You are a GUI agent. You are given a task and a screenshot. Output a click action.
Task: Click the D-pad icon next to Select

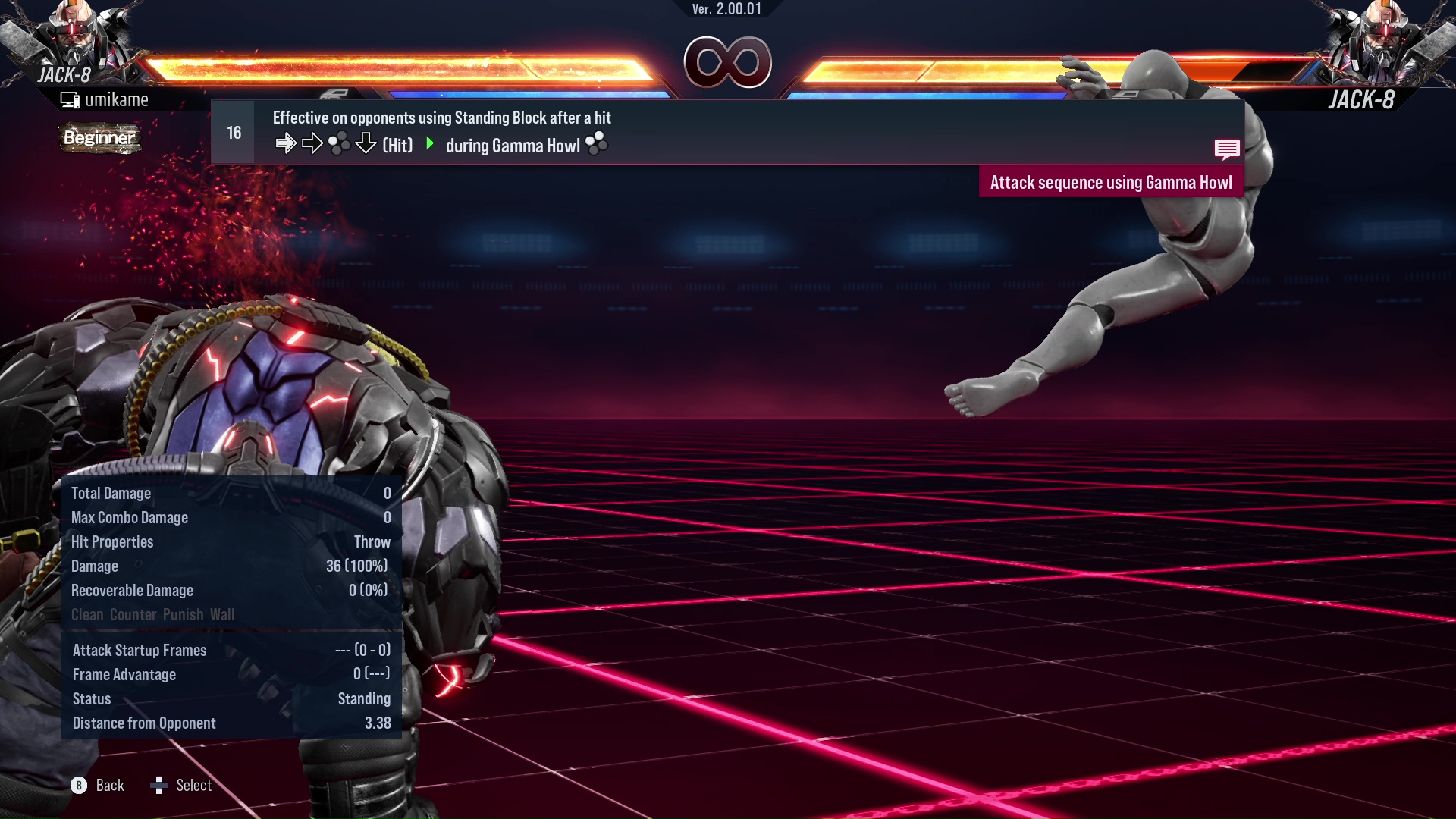159,785
